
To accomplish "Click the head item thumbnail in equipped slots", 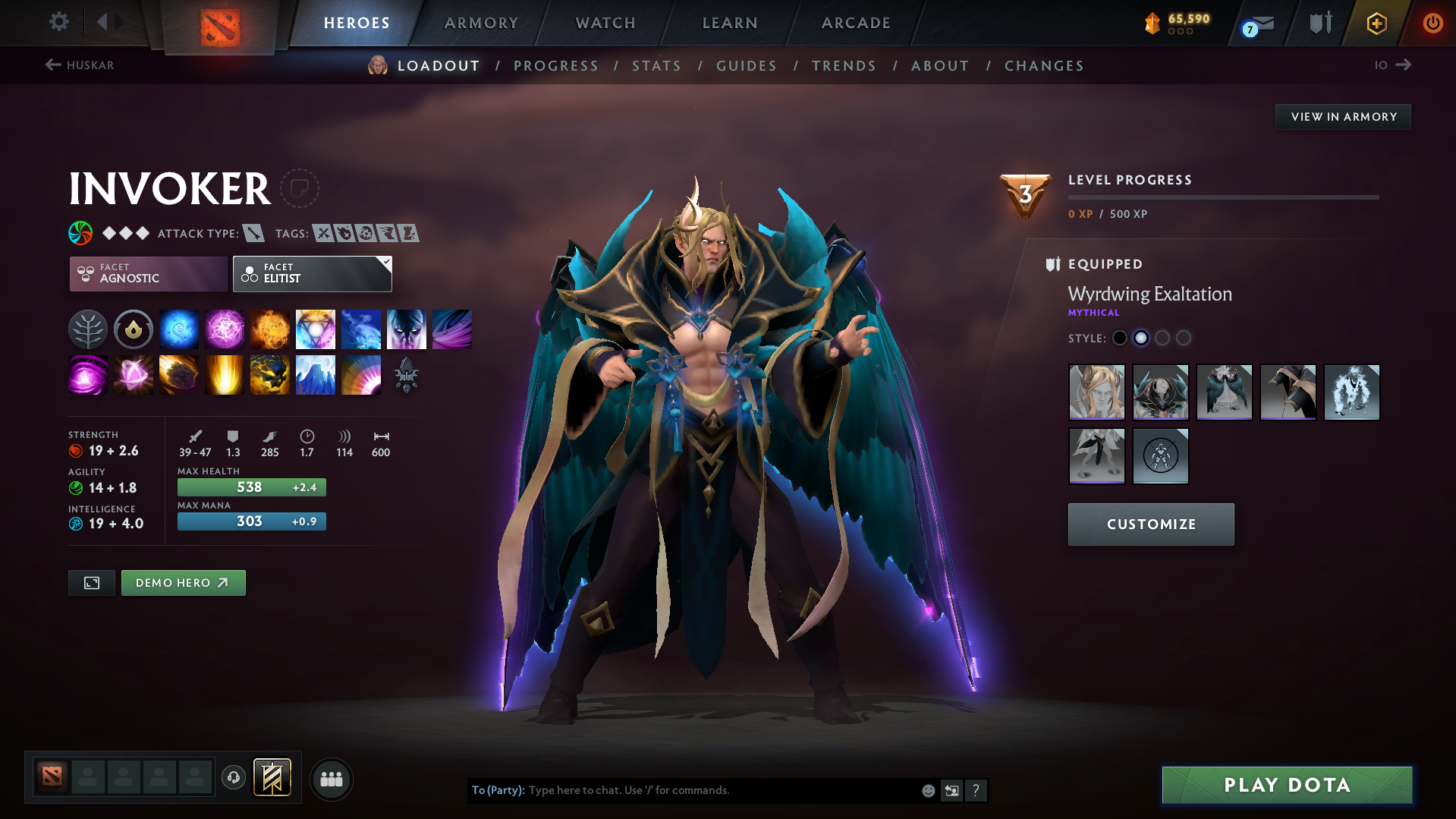I will pyautogui.click(x=1097, y=392).
